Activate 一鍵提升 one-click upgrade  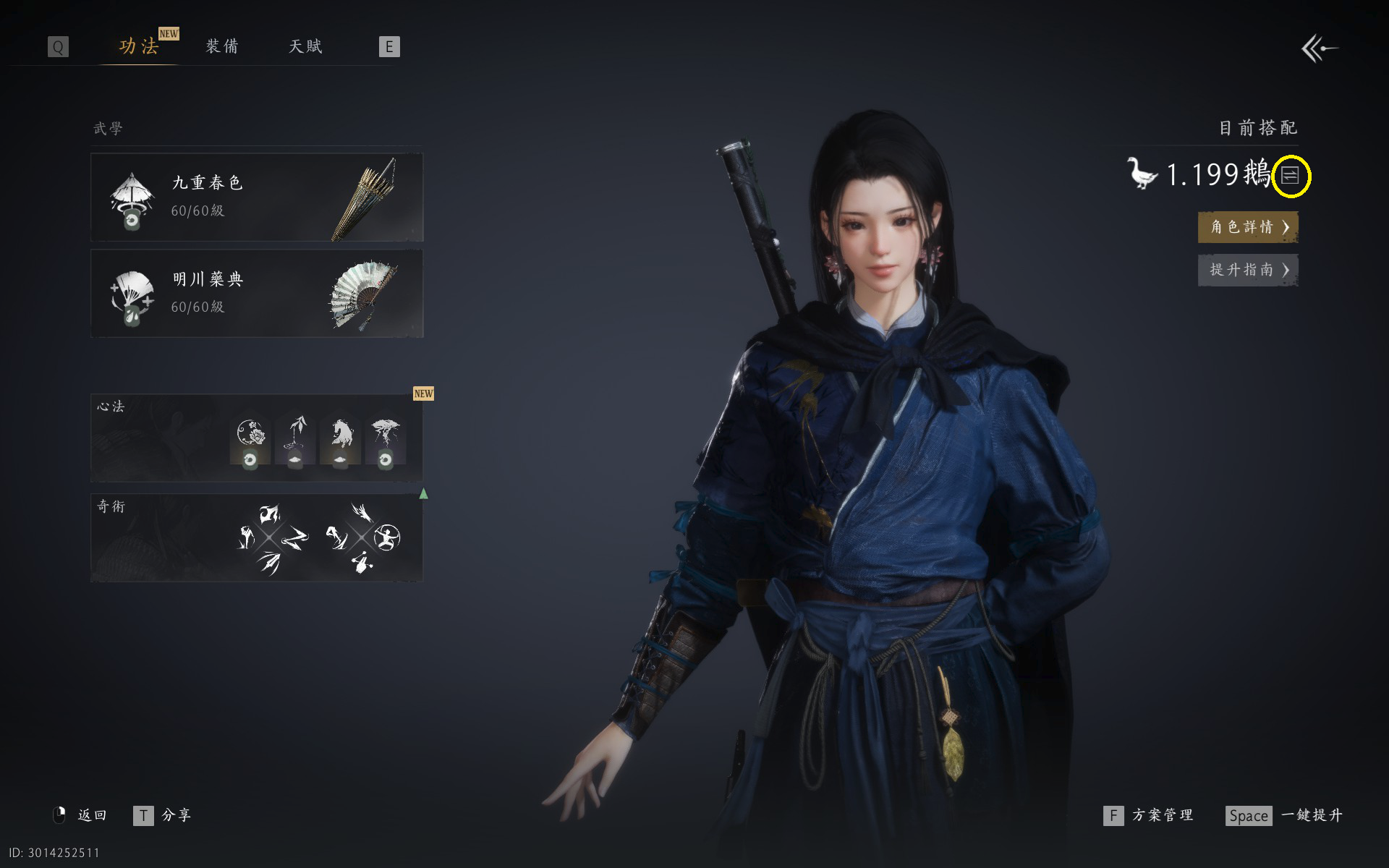(x=1285, y=816)
